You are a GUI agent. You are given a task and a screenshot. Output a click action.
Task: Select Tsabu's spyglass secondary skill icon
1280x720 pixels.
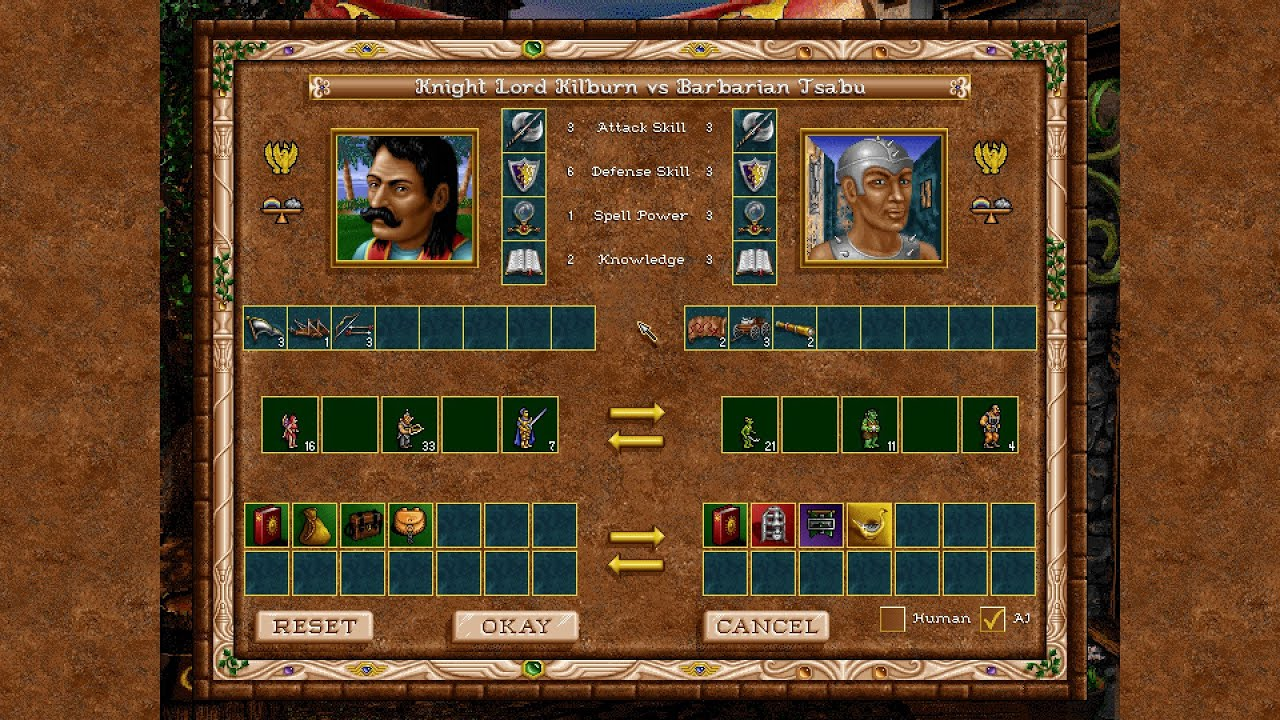(x=795, y=327)
